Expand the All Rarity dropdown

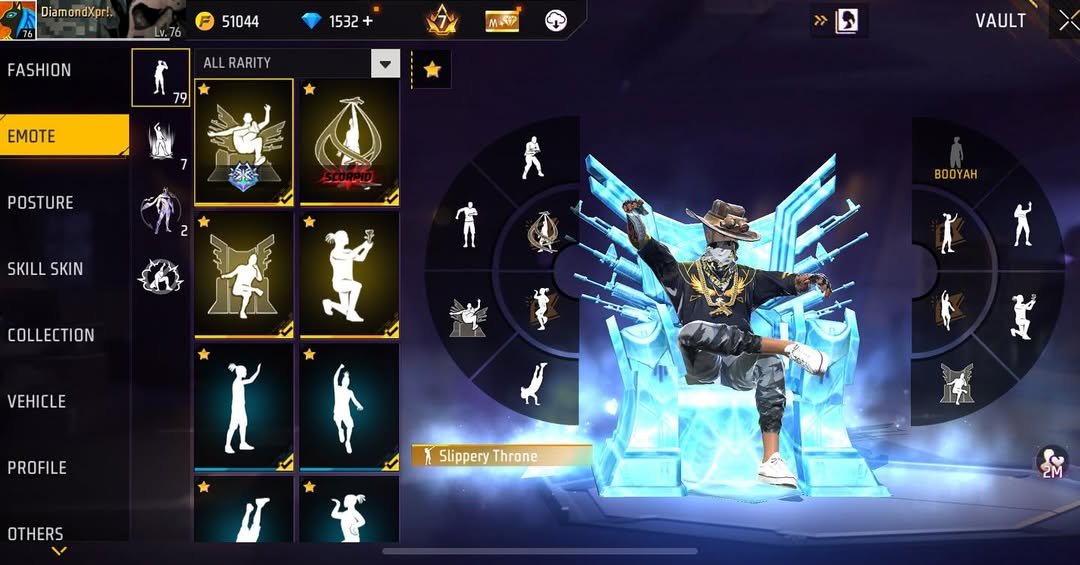click(385, 64)
